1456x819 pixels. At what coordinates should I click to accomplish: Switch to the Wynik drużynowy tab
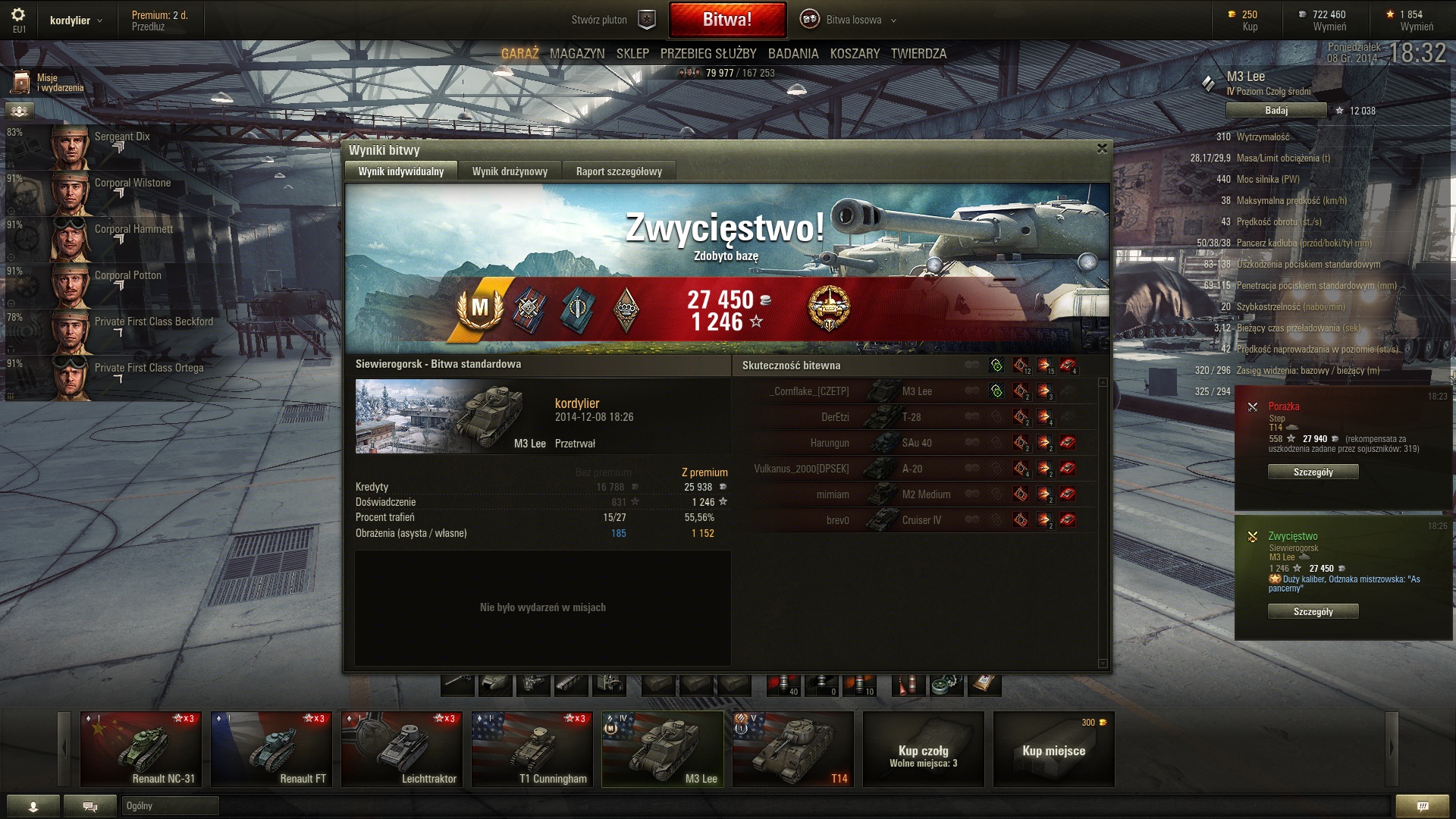(510, 171)
